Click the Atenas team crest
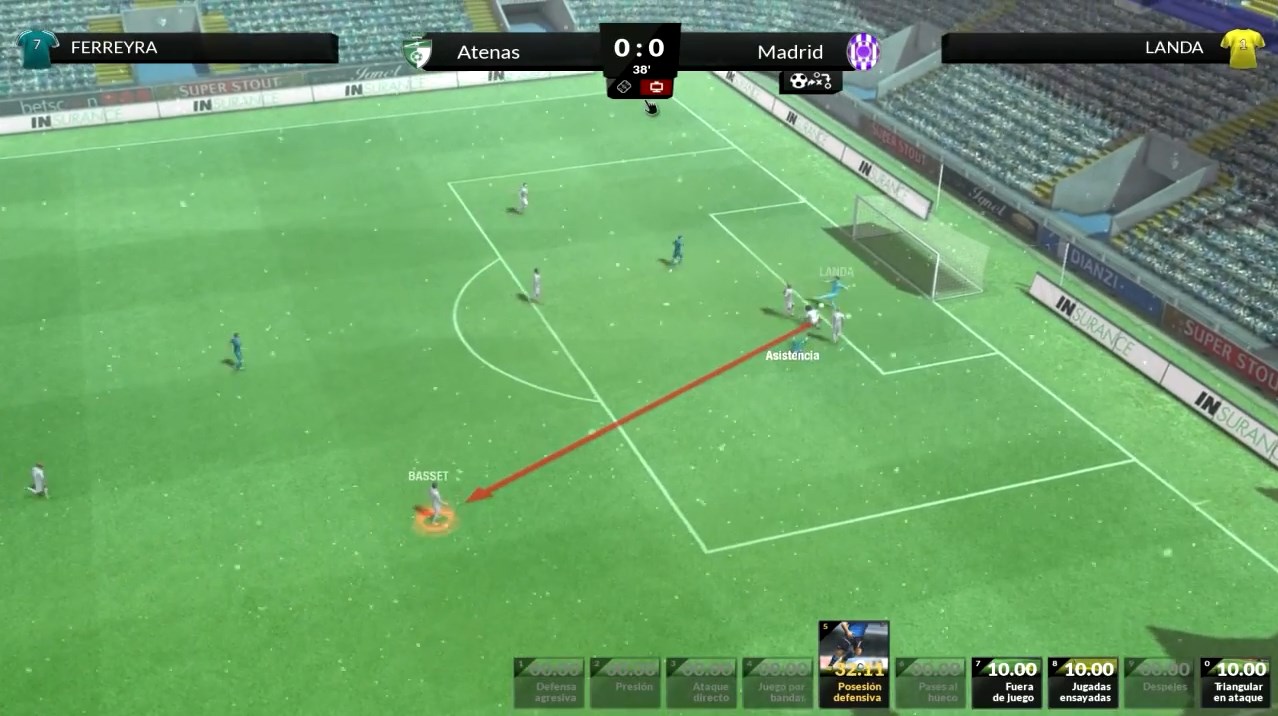 click(x=416, y=52)
